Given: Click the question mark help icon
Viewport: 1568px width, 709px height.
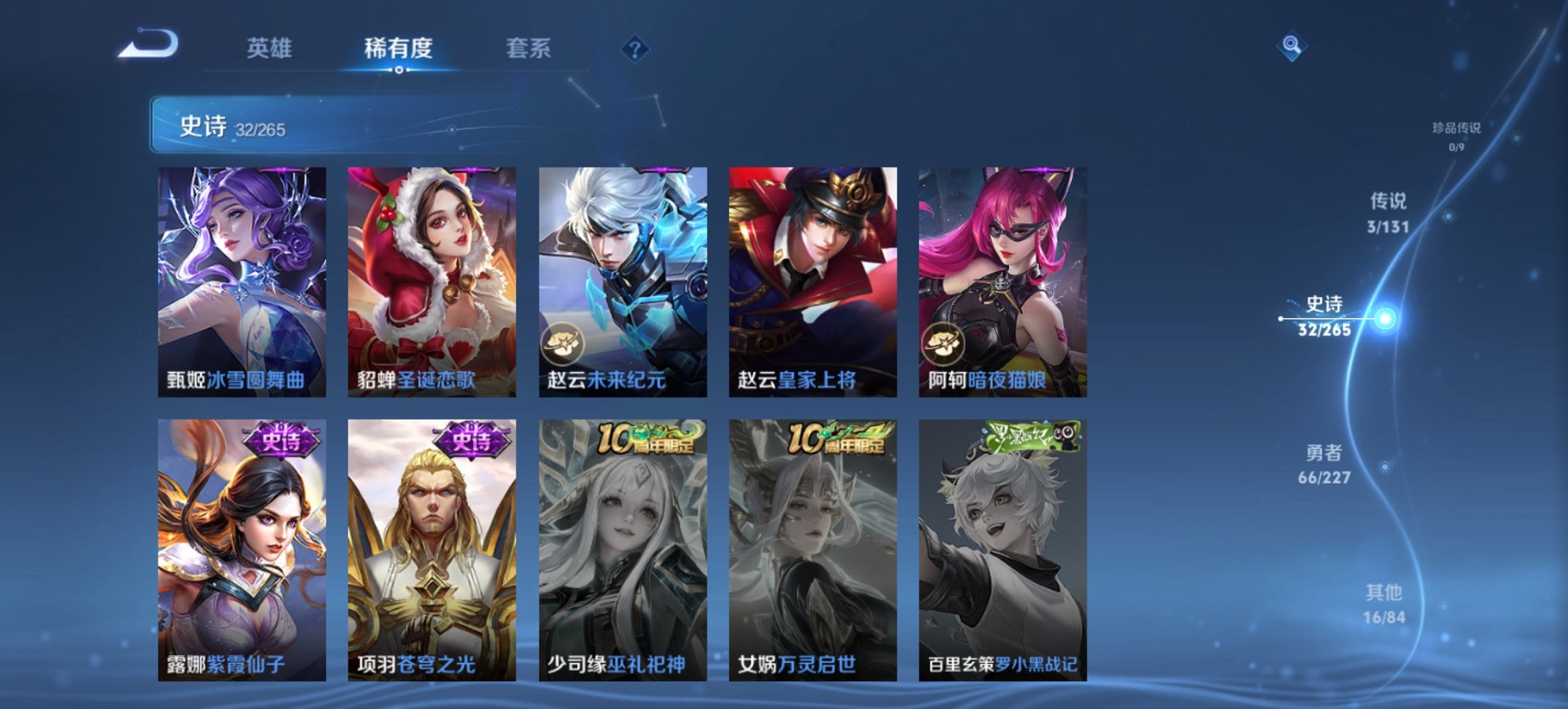Looking at the screenshot, I should 635,50.
